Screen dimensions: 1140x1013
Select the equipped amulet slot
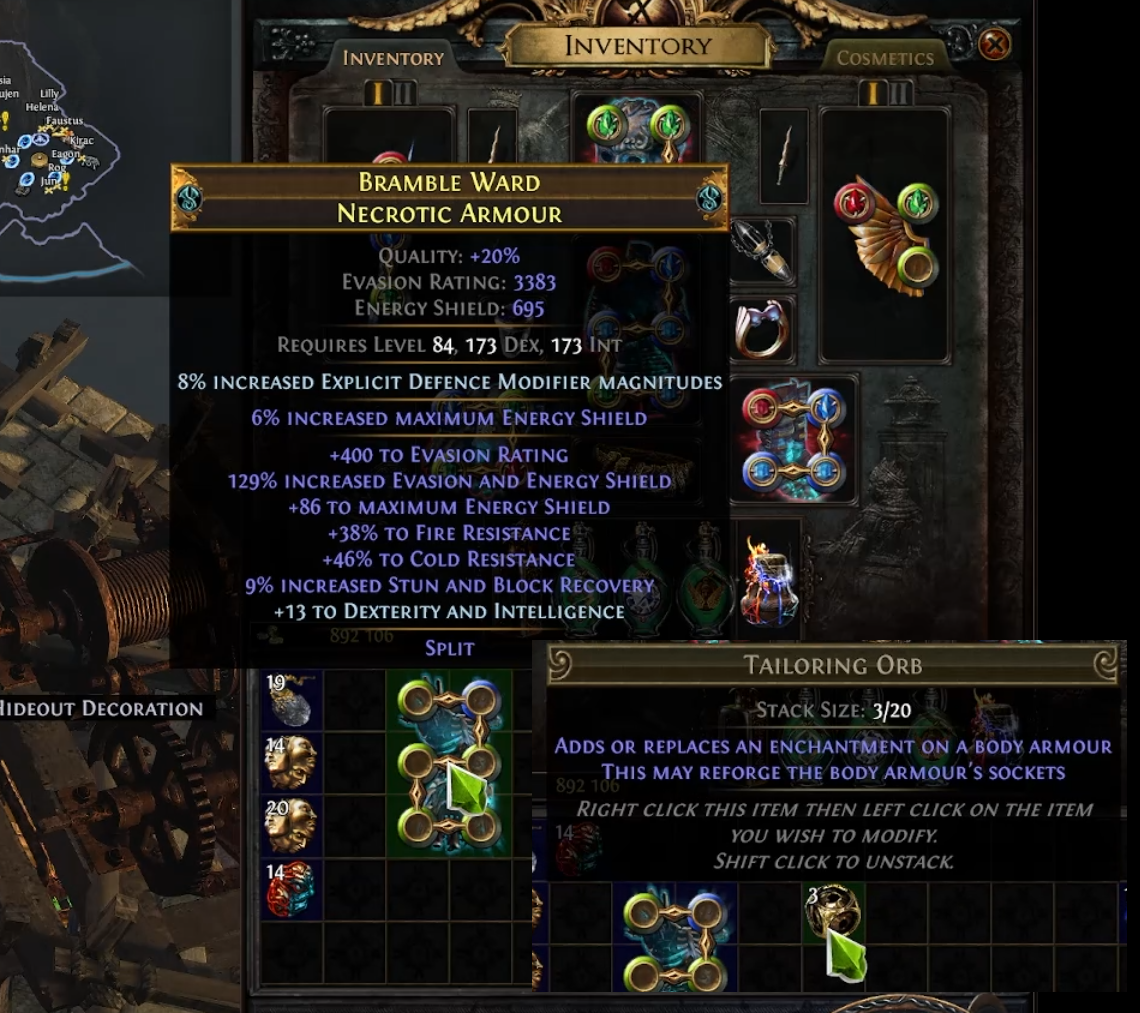[x=763, y=250]
